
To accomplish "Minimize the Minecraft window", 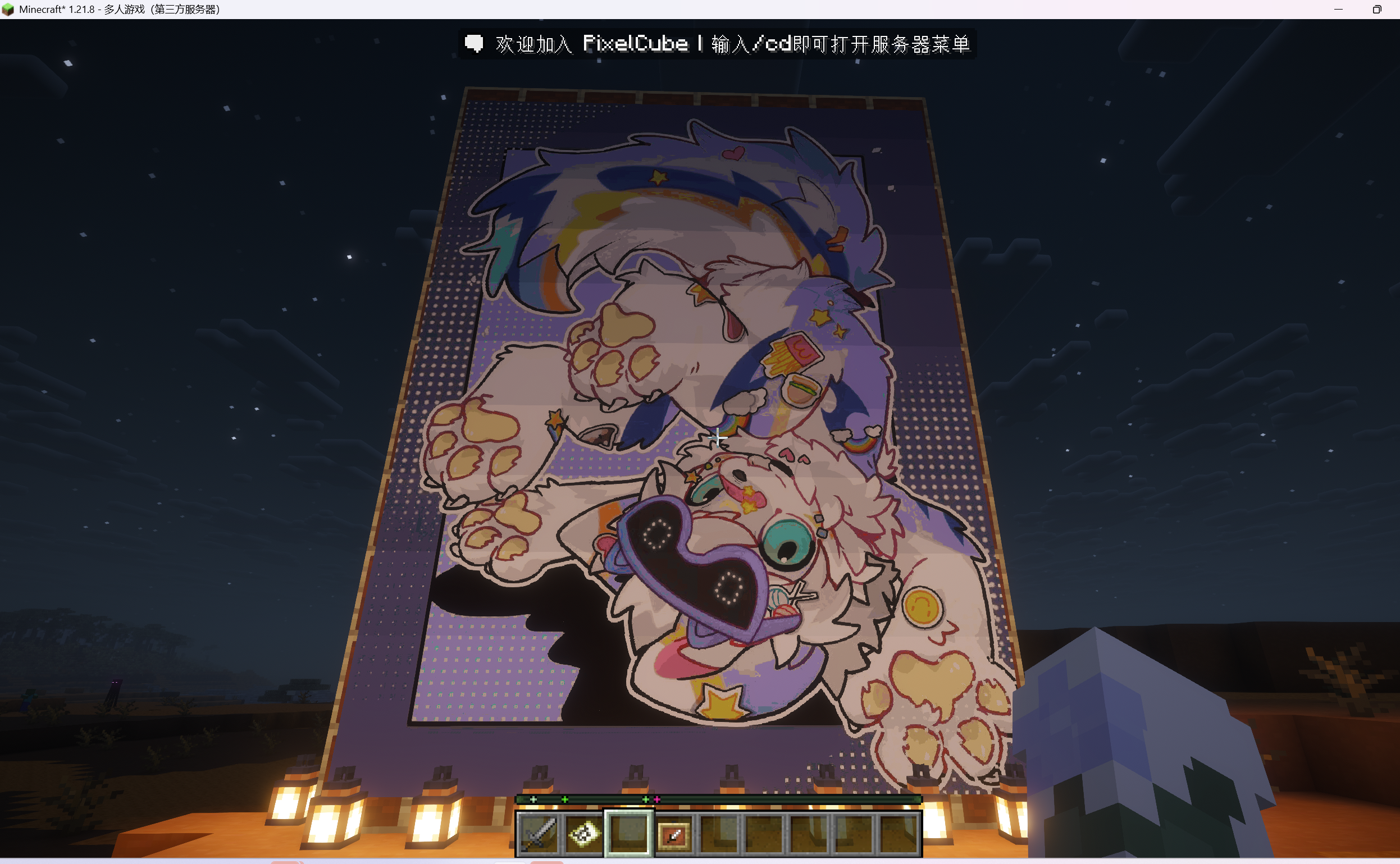I will point(1337,9).
